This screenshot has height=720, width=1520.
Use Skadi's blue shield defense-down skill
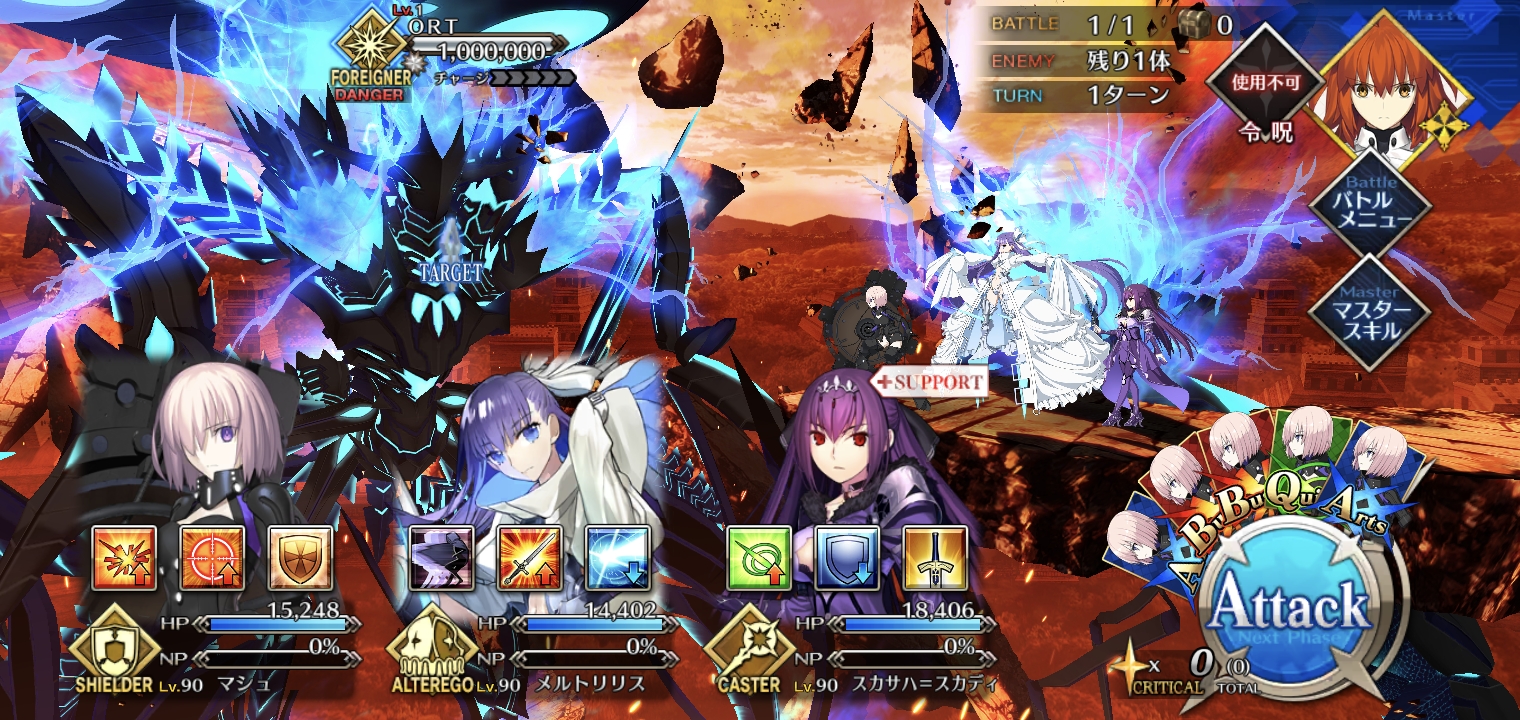[x=847, y=557]
